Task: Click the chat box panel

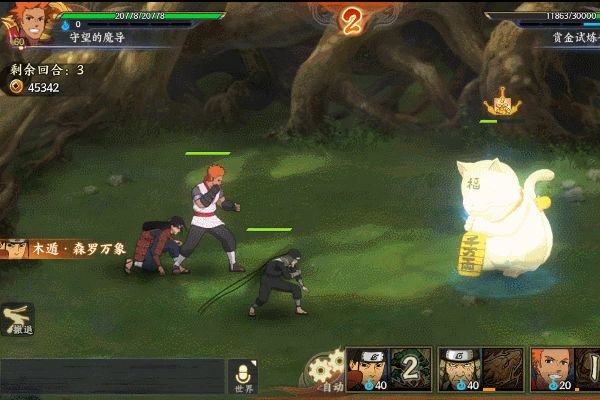Action: [x=112, y=378]
